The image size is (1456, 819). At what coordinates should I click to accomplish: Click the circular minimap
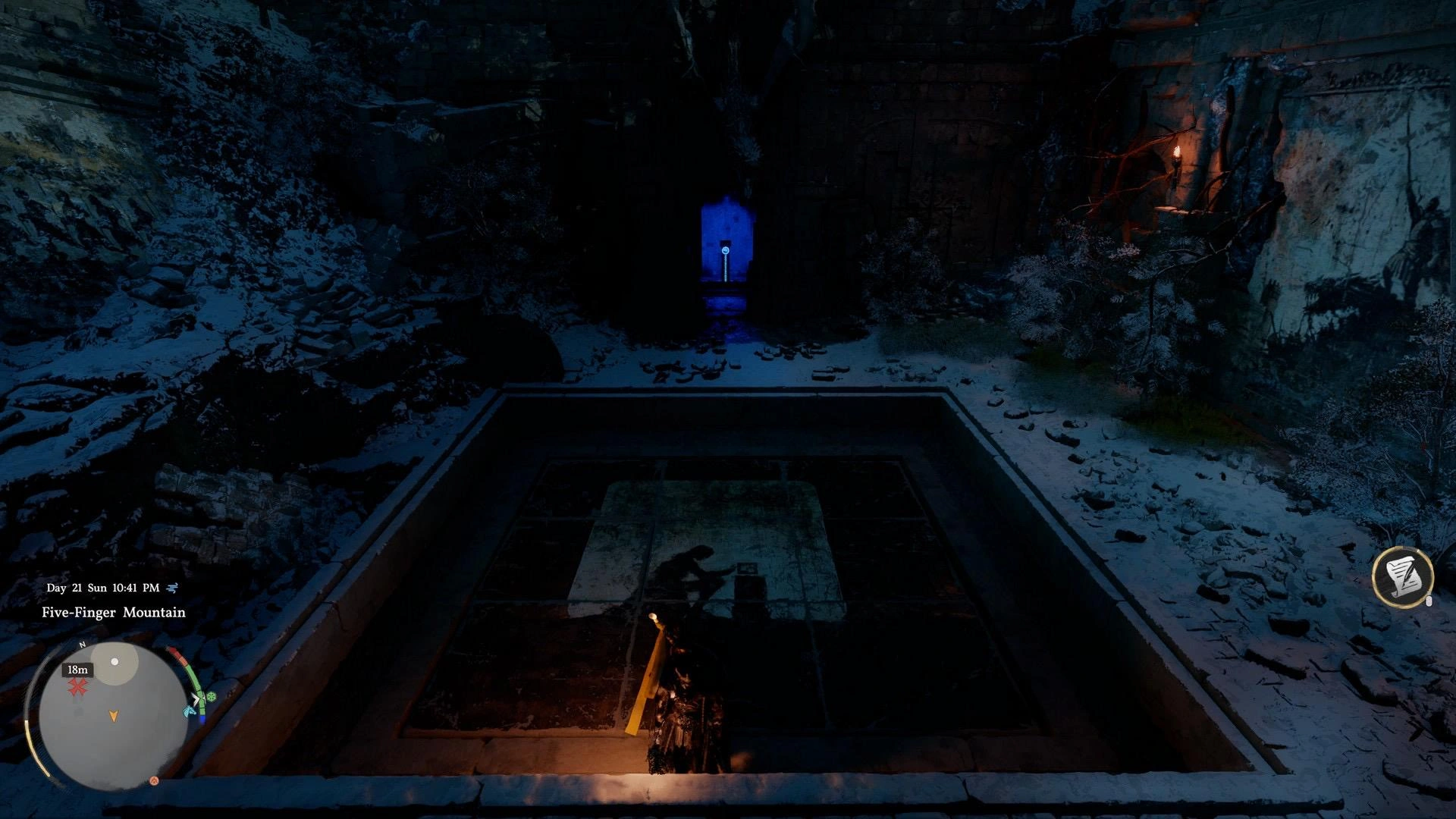click(x=113, y=717)
